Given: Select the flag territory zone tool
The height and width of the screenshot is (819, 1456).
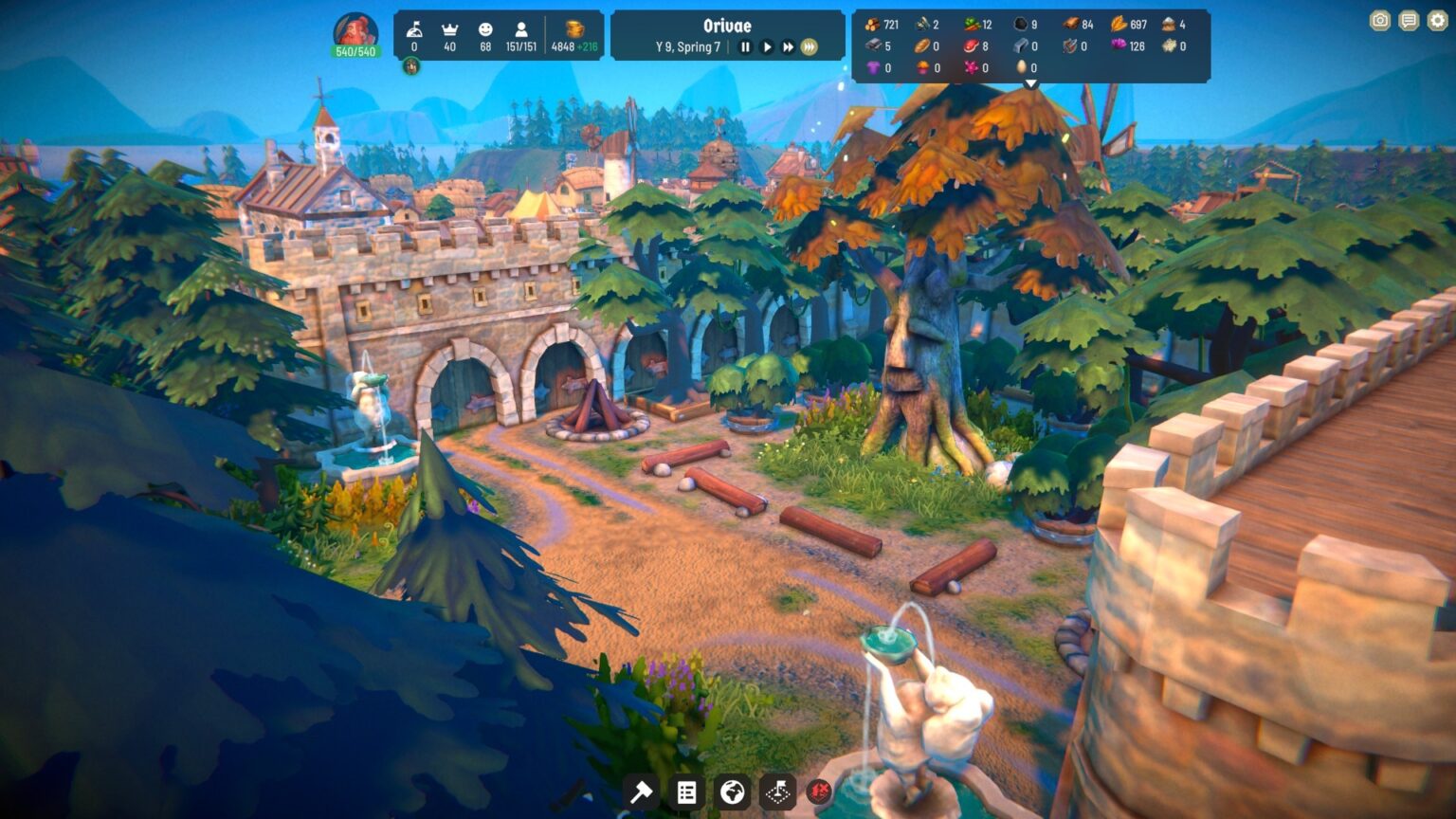Looking at the screenshot, I should tap(777, 792).
